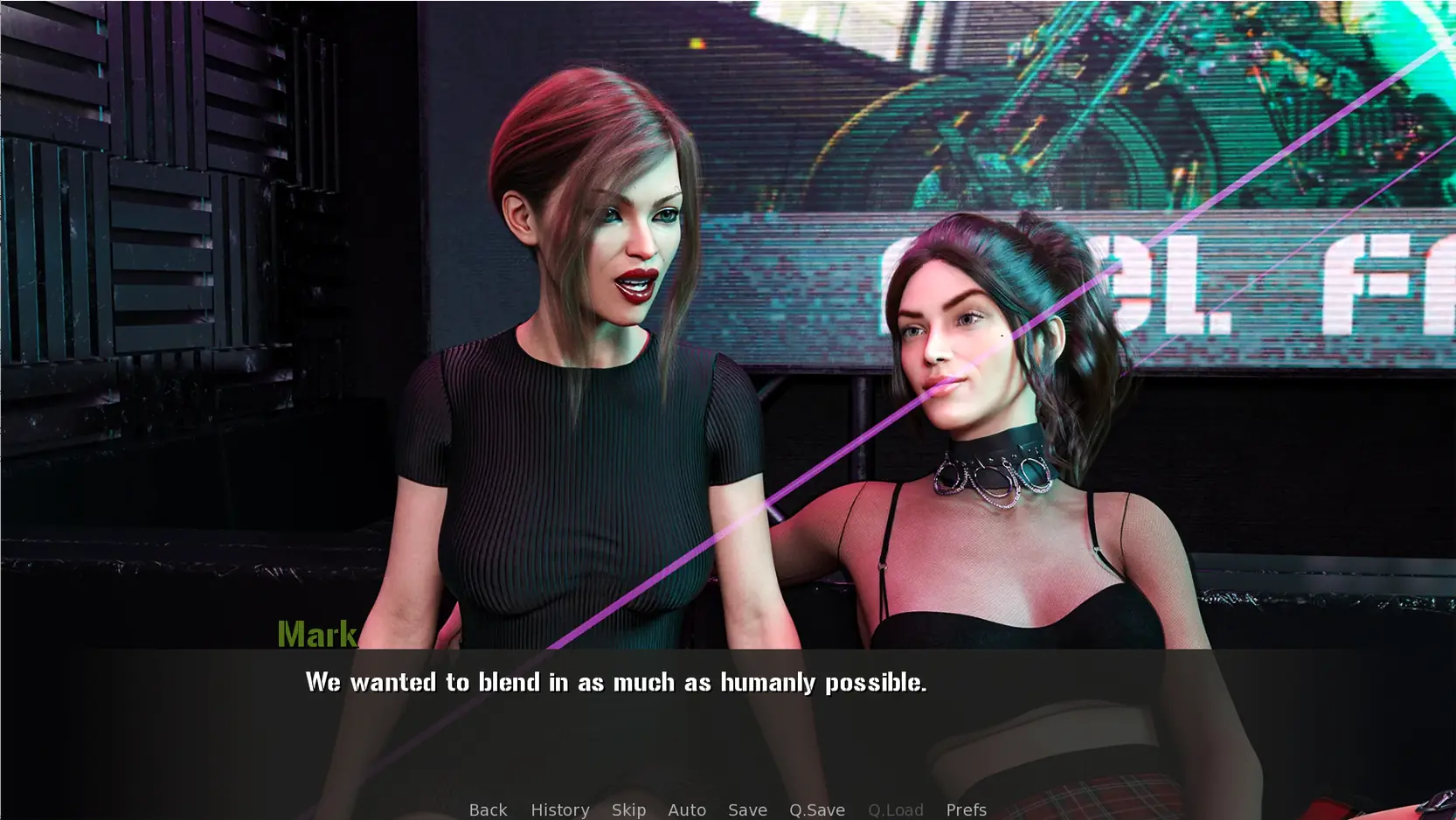The width and height of the screenshot is (1456, 820).
Task: Toggle Auto advance
Action: point(687,810)
